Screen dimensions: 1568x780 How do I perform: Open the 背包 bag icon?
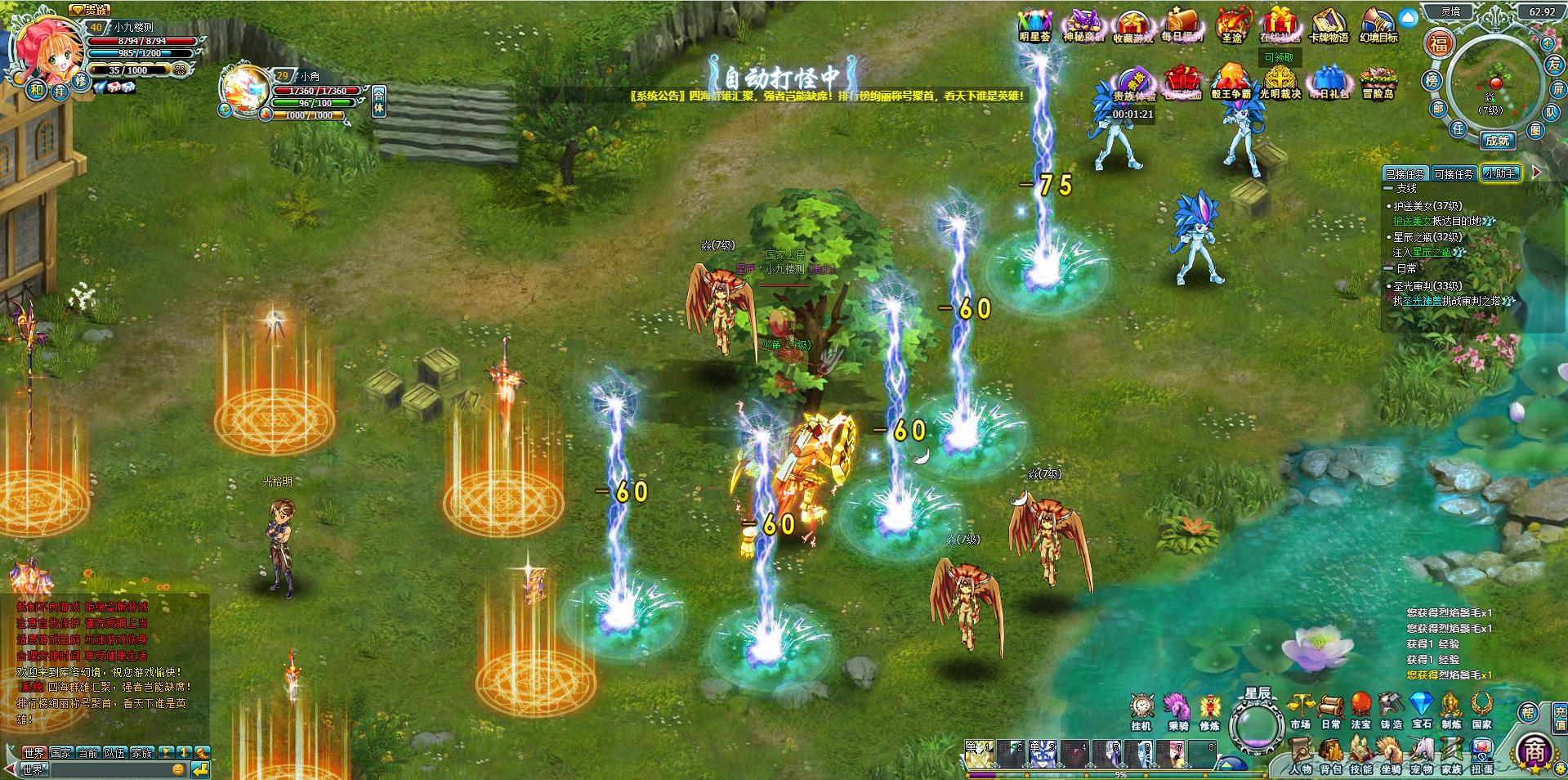coord(1331,755)
